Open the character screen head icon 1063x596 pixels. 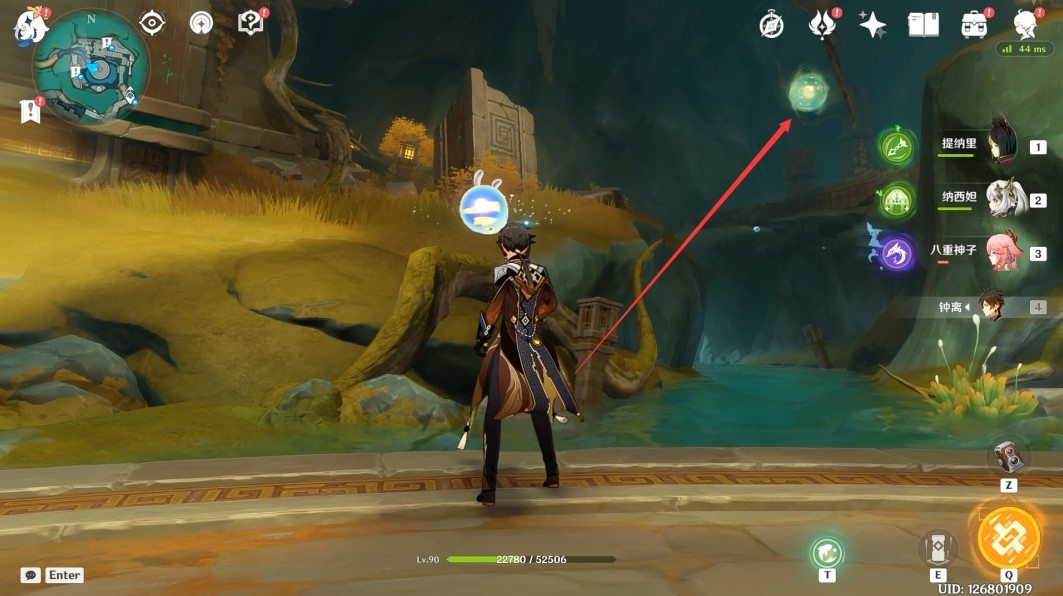tap(1024, 25)
